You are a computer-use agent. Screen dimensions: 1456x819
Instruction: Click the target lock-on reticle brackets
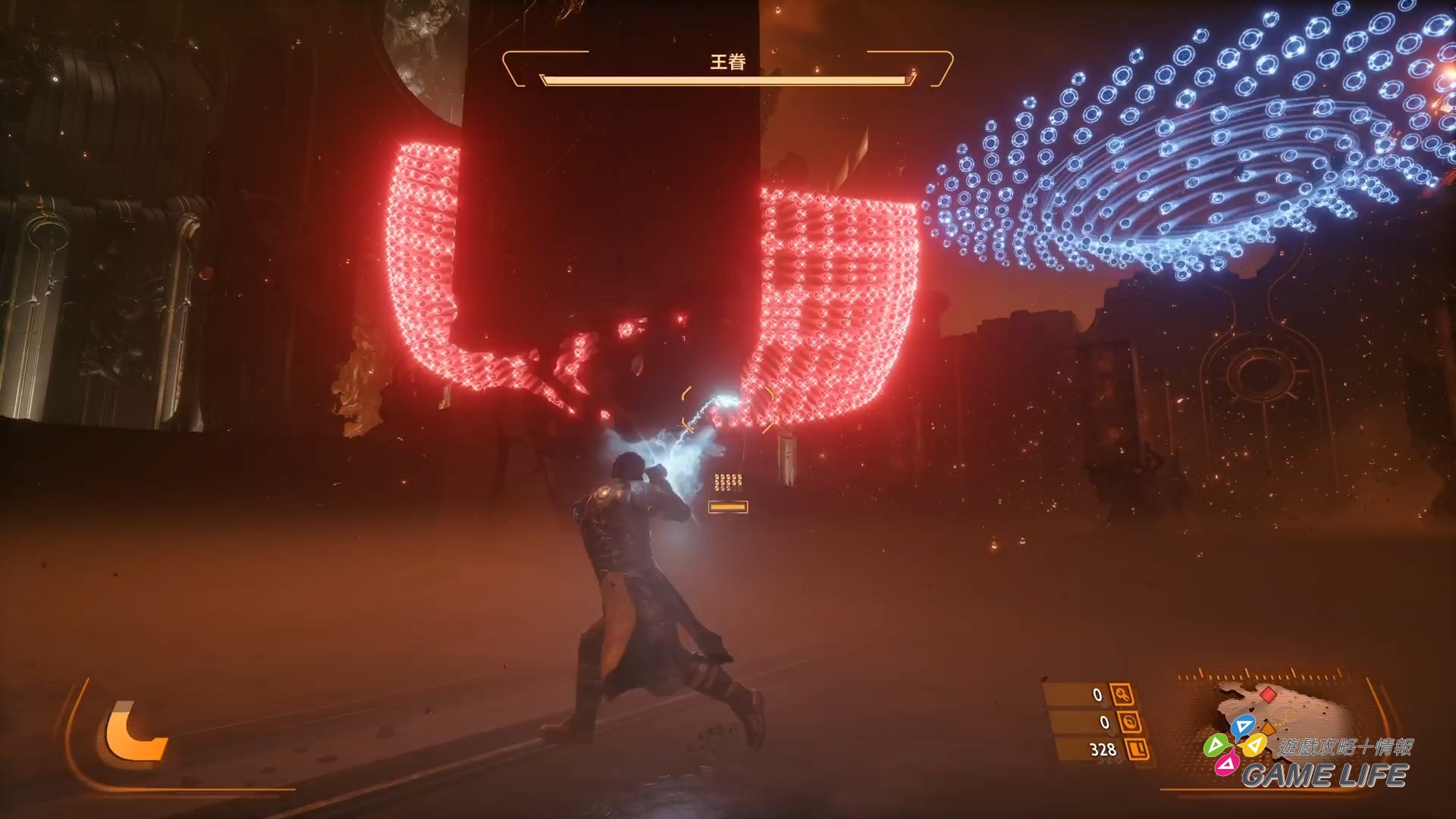726,411
